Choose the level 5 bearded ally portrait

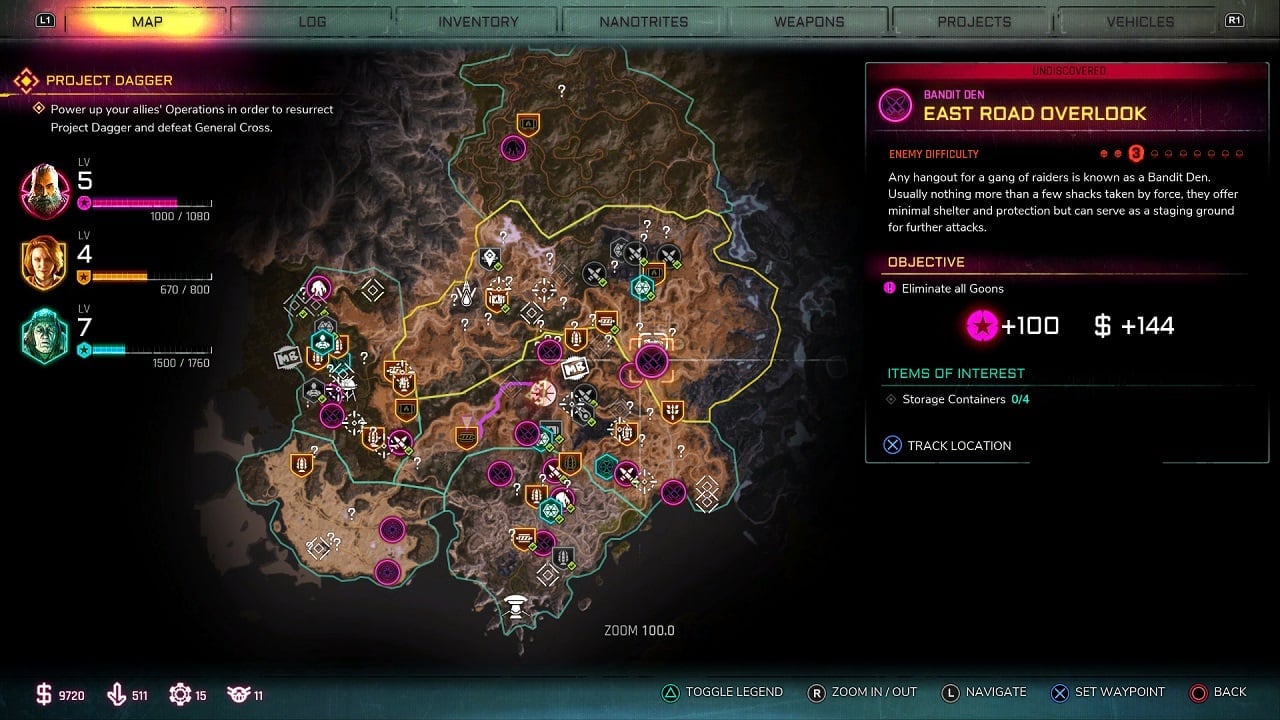pos(45,191)
